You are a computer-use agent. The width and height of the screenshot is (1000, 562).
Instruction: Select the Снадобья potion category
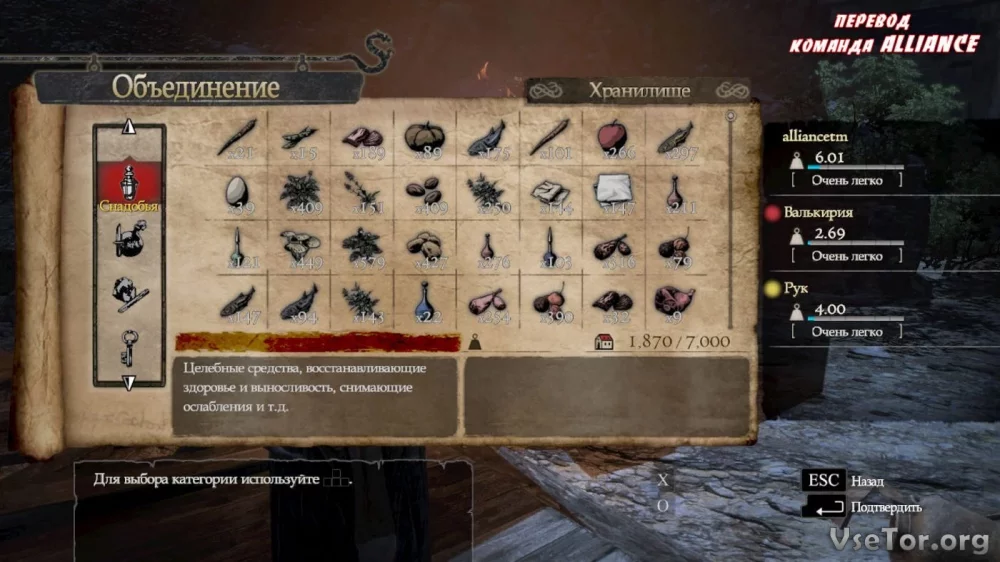[x=129, y=185]
